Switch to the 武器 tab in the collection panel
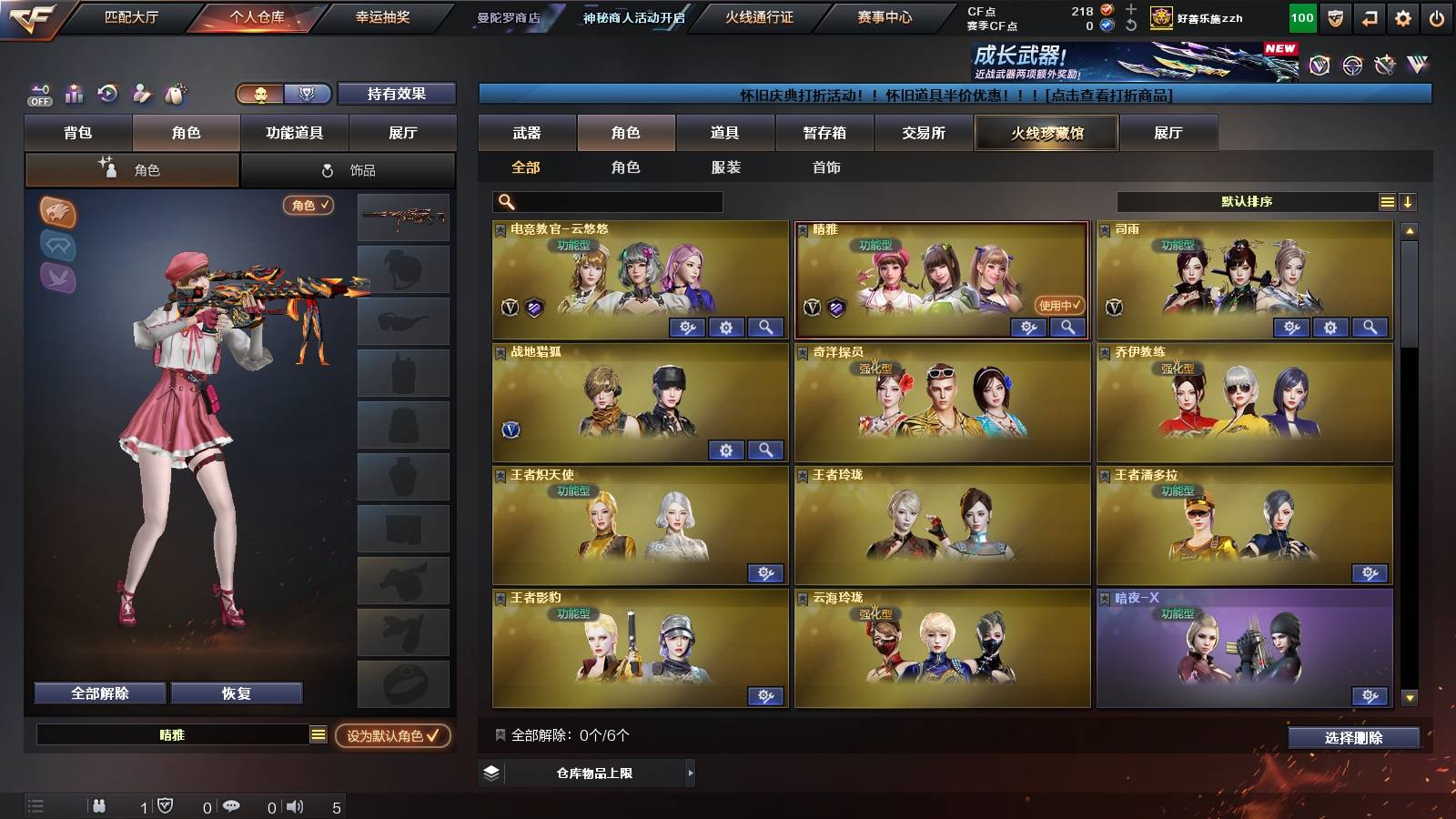This screenshot has width=1456, height=819. pos(528,133)
